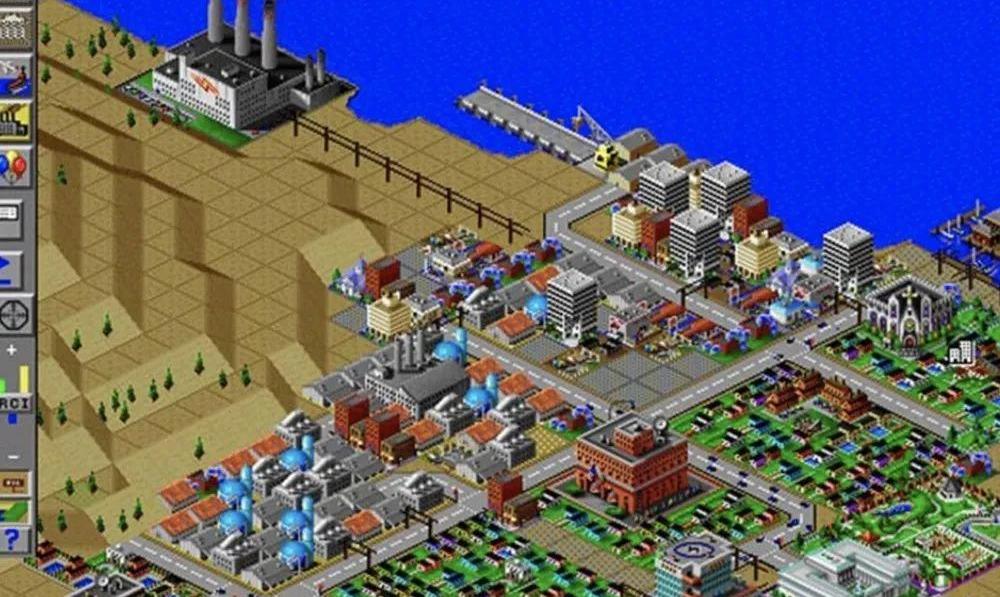Toggle the brown signs display button
This screenshot has height=597, width=1000.
click(x=15, y=484)
